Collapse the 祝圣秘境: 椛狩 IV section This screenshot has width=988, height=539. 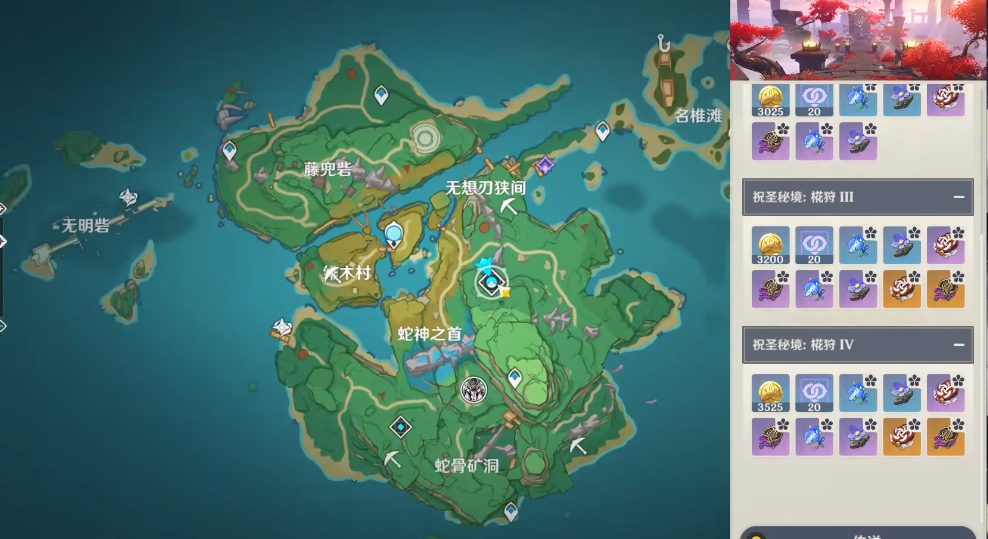(958, 345)
